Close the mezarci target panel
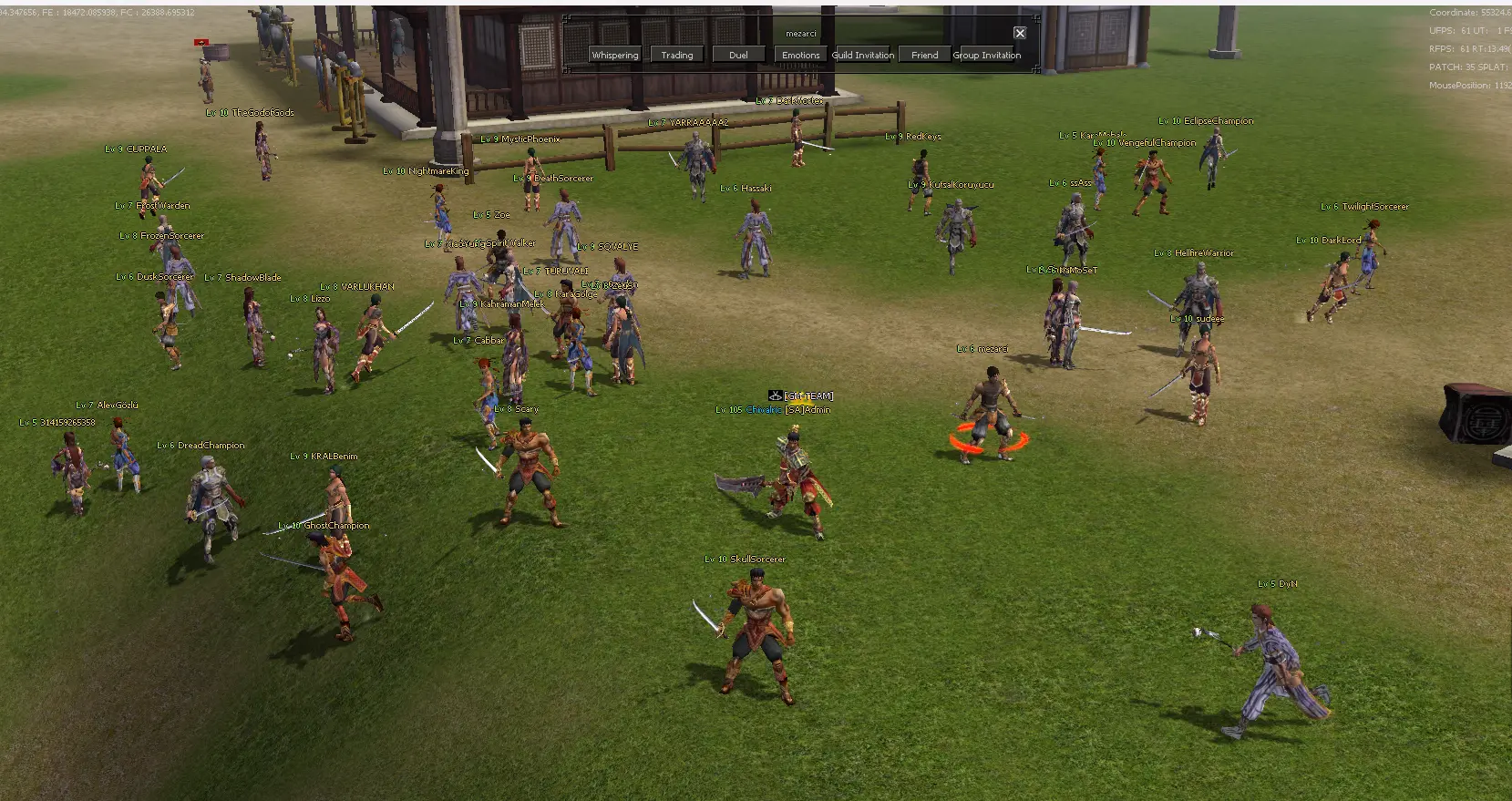 tap(1020, 33)
